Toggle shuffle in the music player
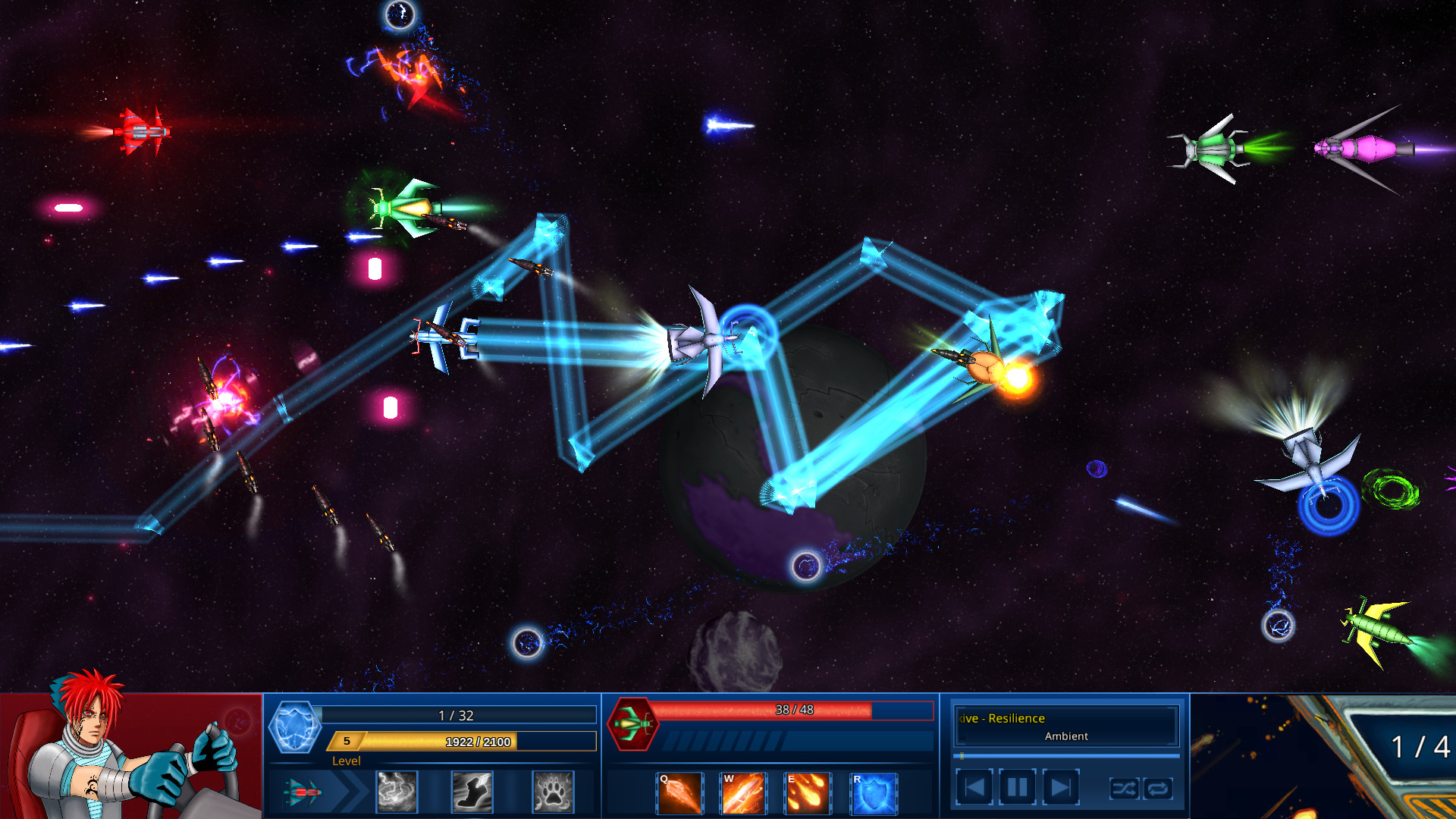 point(1125,788)
